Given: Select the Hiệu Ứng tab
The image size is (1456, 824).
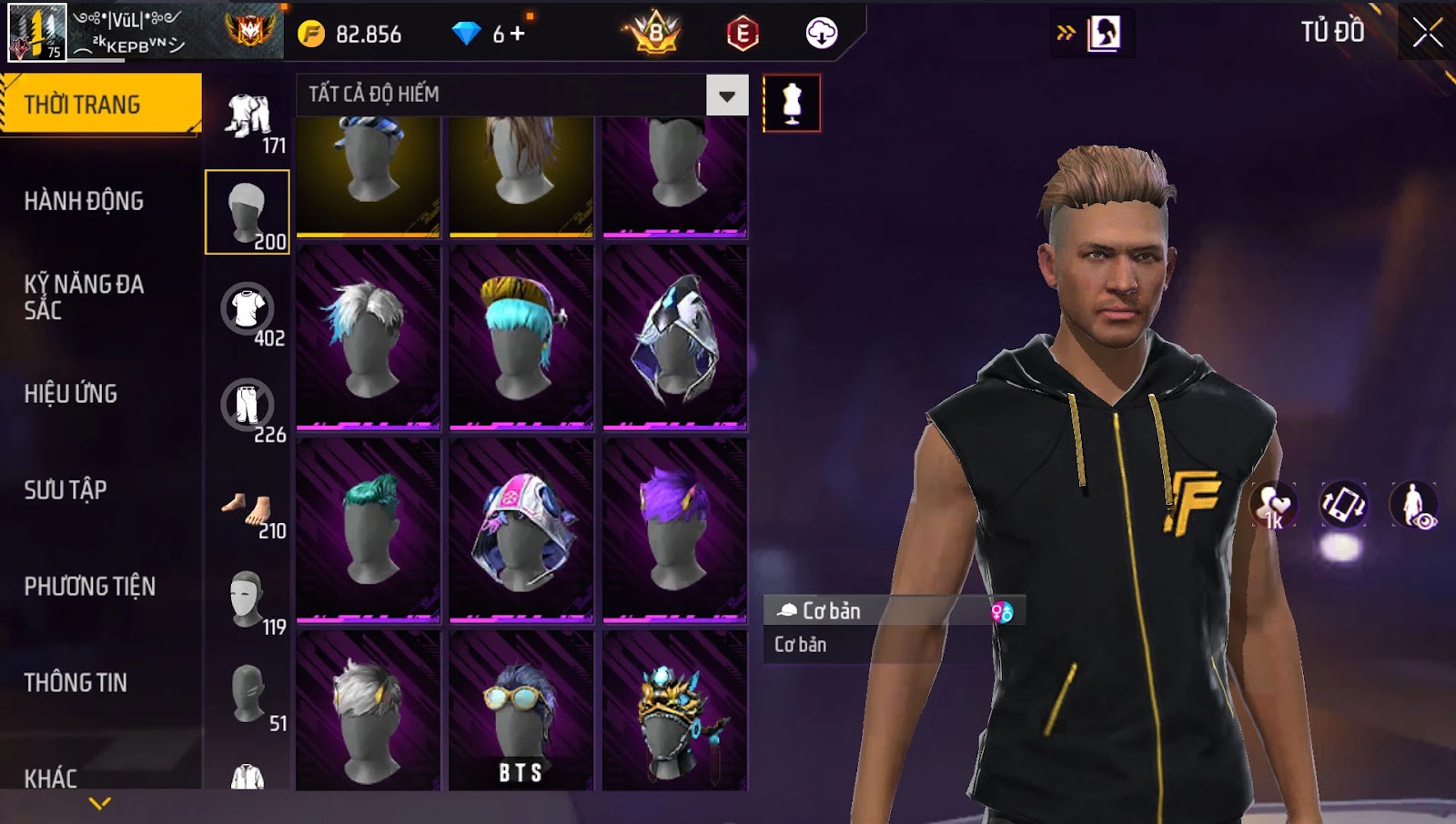Looking at the screenshot, I should point(71,394).
